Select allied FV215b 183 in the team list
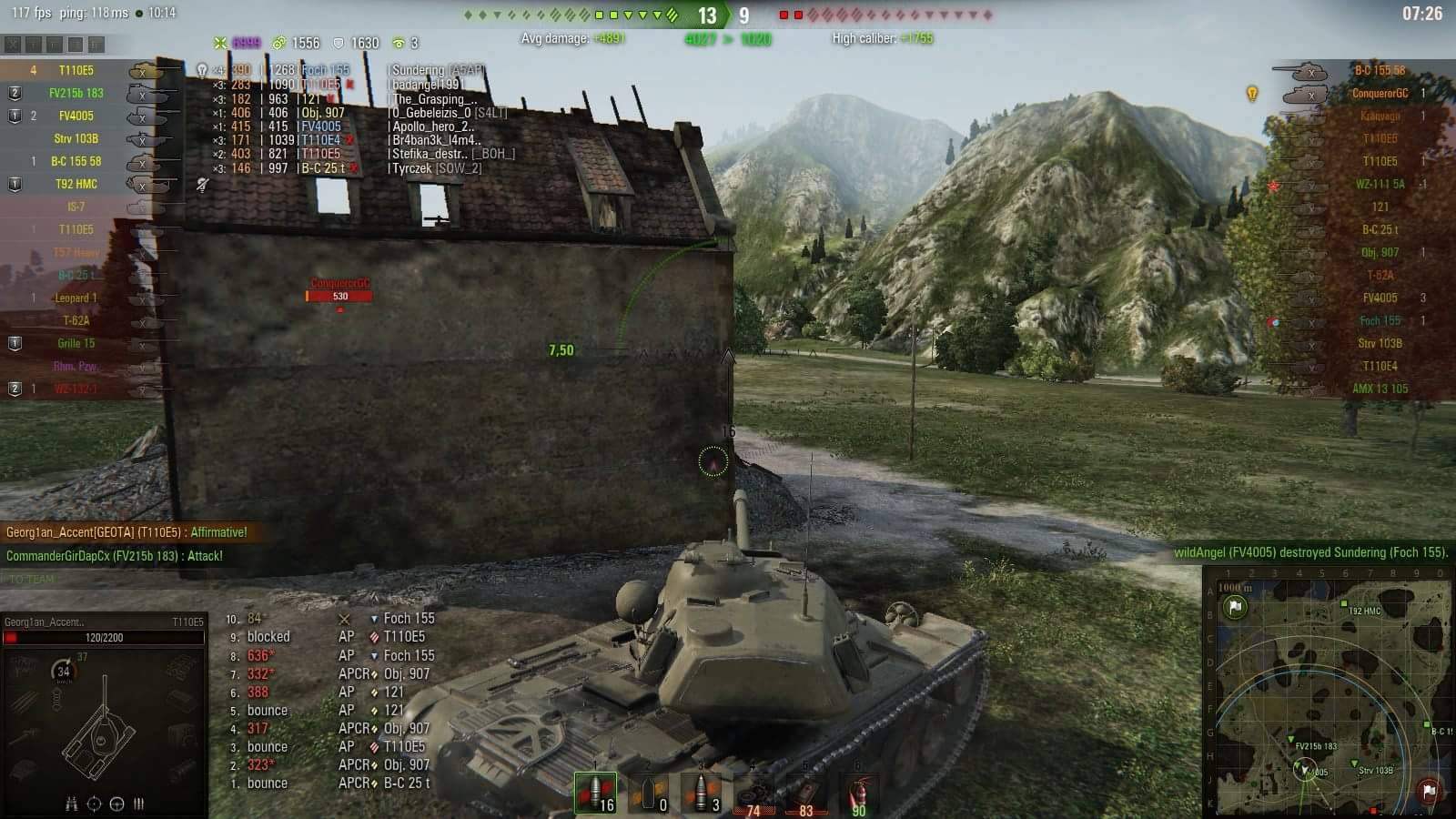 [x=76, y=93]
